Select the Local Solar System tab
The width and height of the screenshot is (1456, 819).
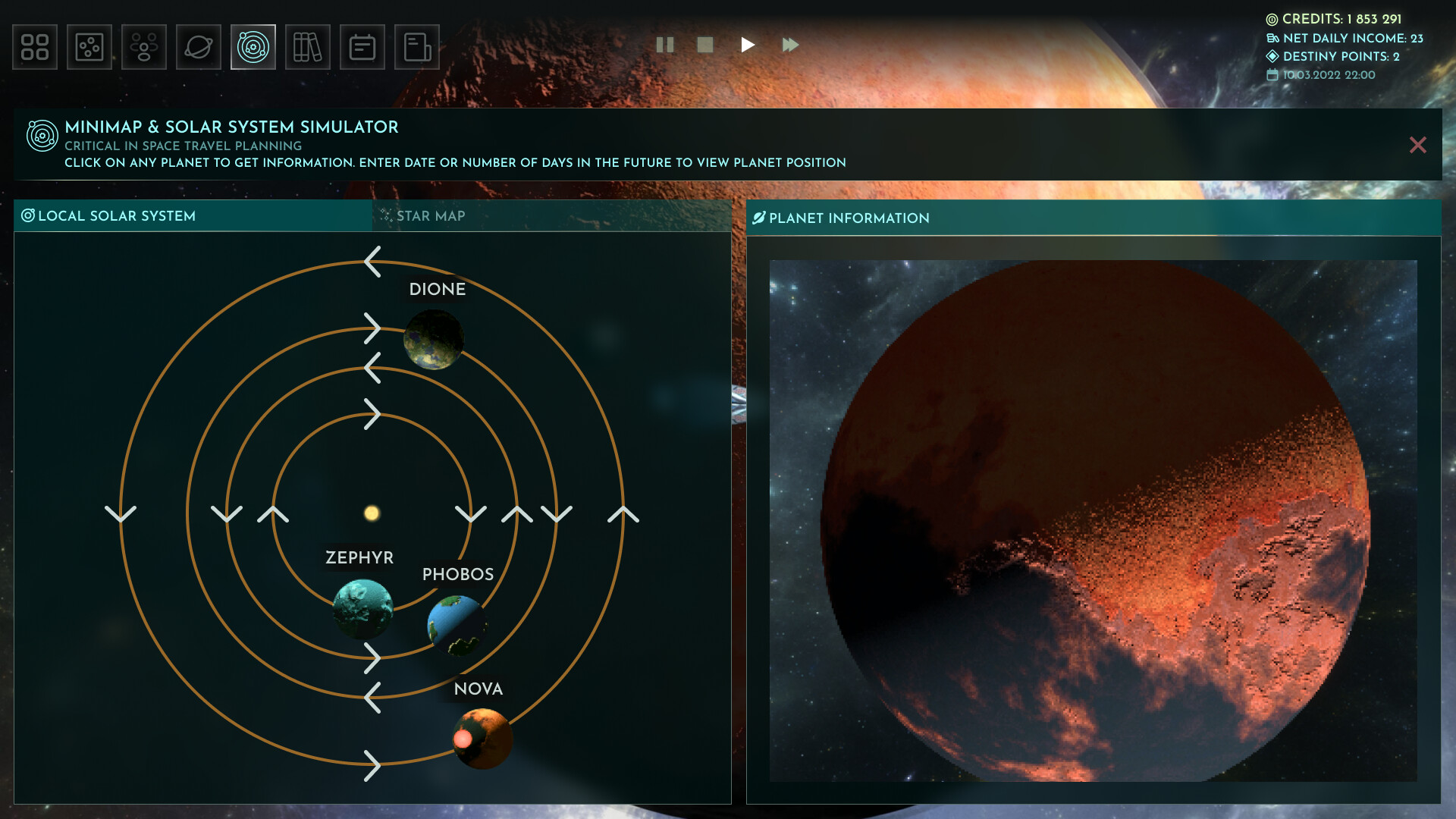point(110,216)
